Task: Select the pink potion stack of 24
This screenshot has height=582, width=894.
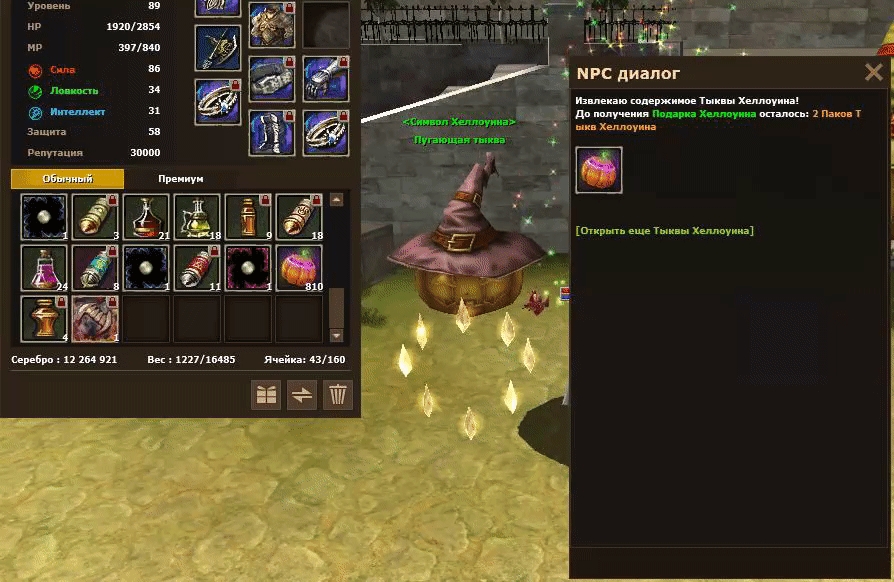Action: point(45,268)
